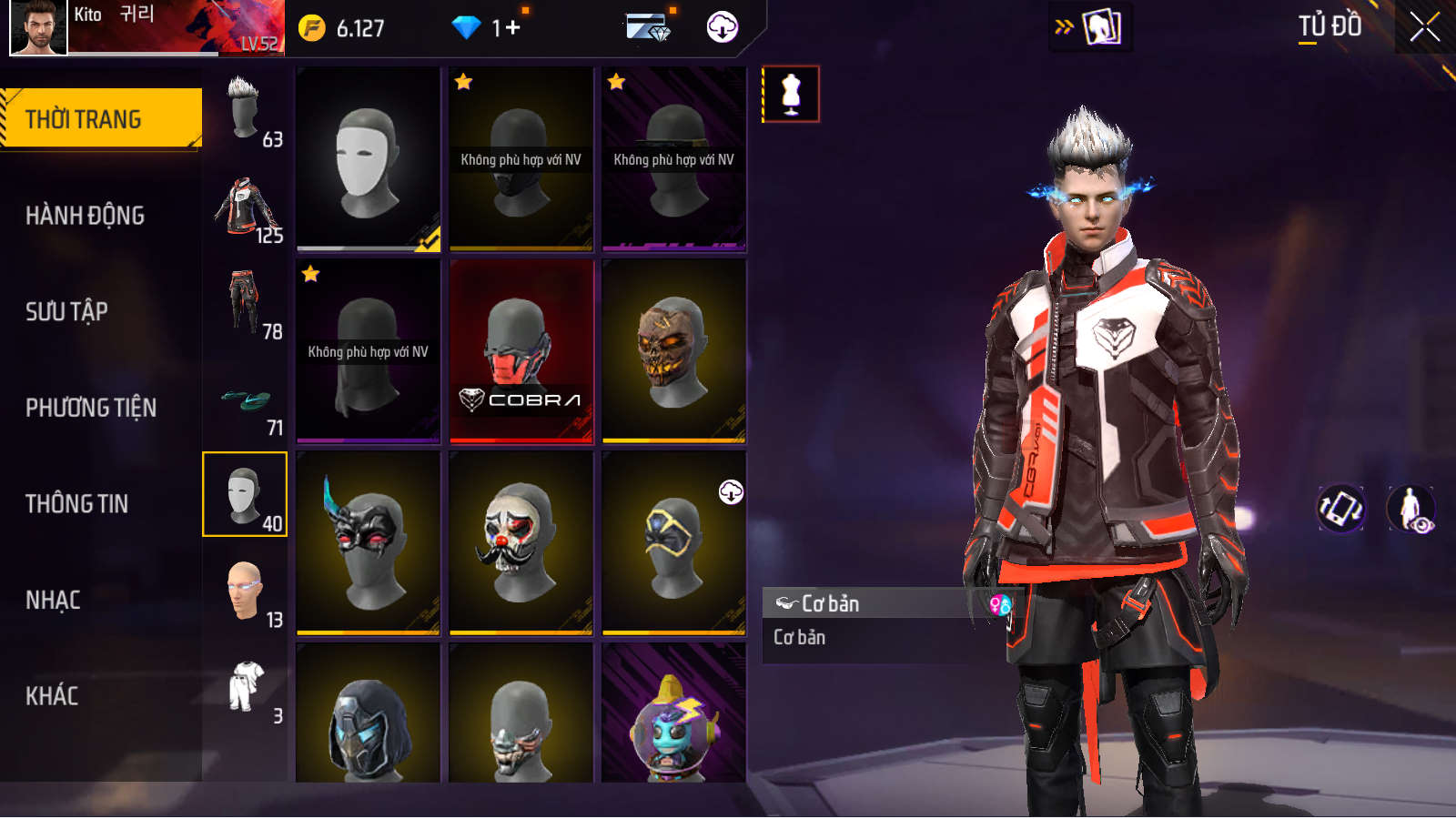Viewport: 1456px width, 819px height.
Task: Equip the red Cobra mask
Action: pos(521,351)
